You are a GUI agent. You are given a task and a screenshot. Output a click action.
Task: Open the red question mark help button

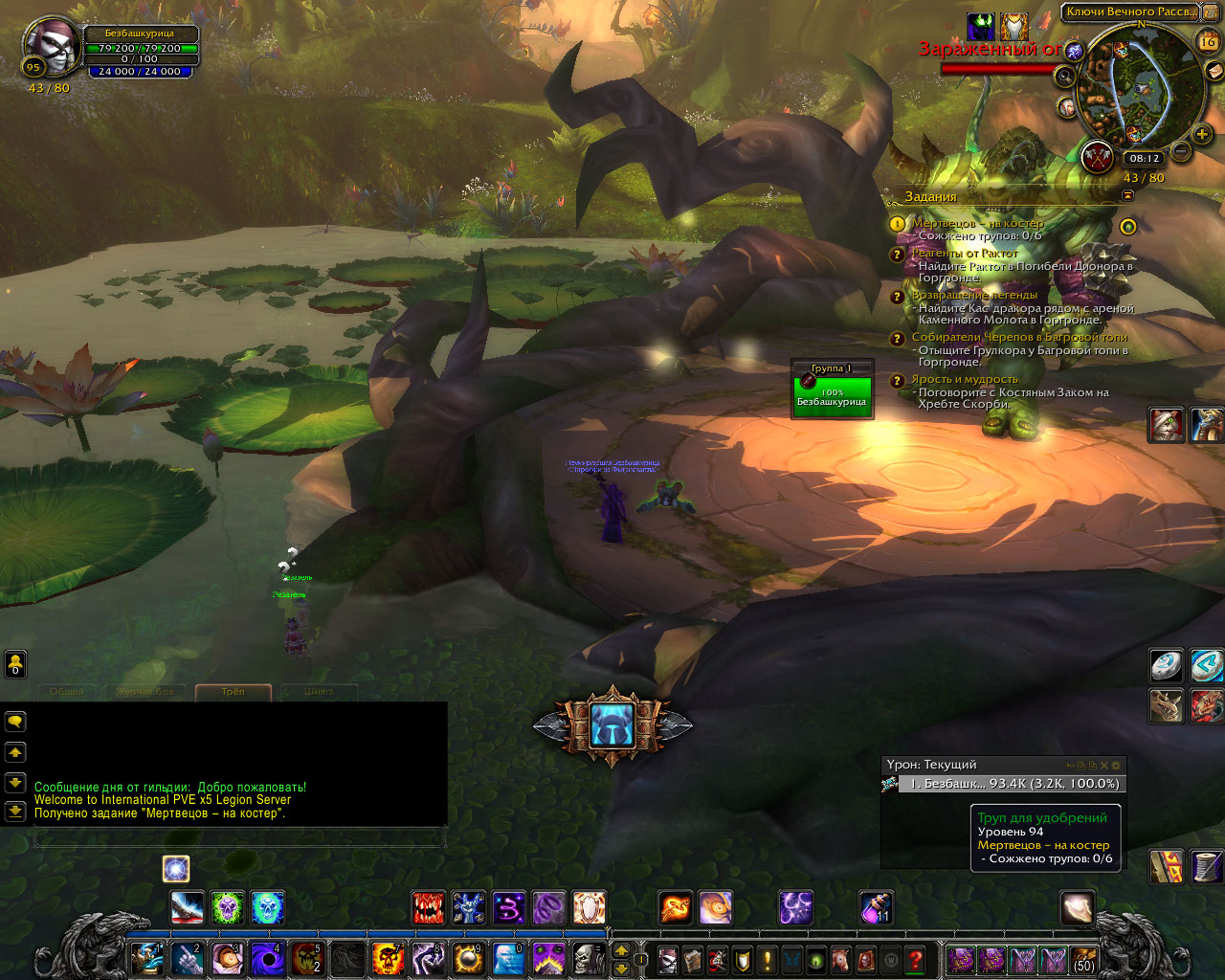point(915,959)
